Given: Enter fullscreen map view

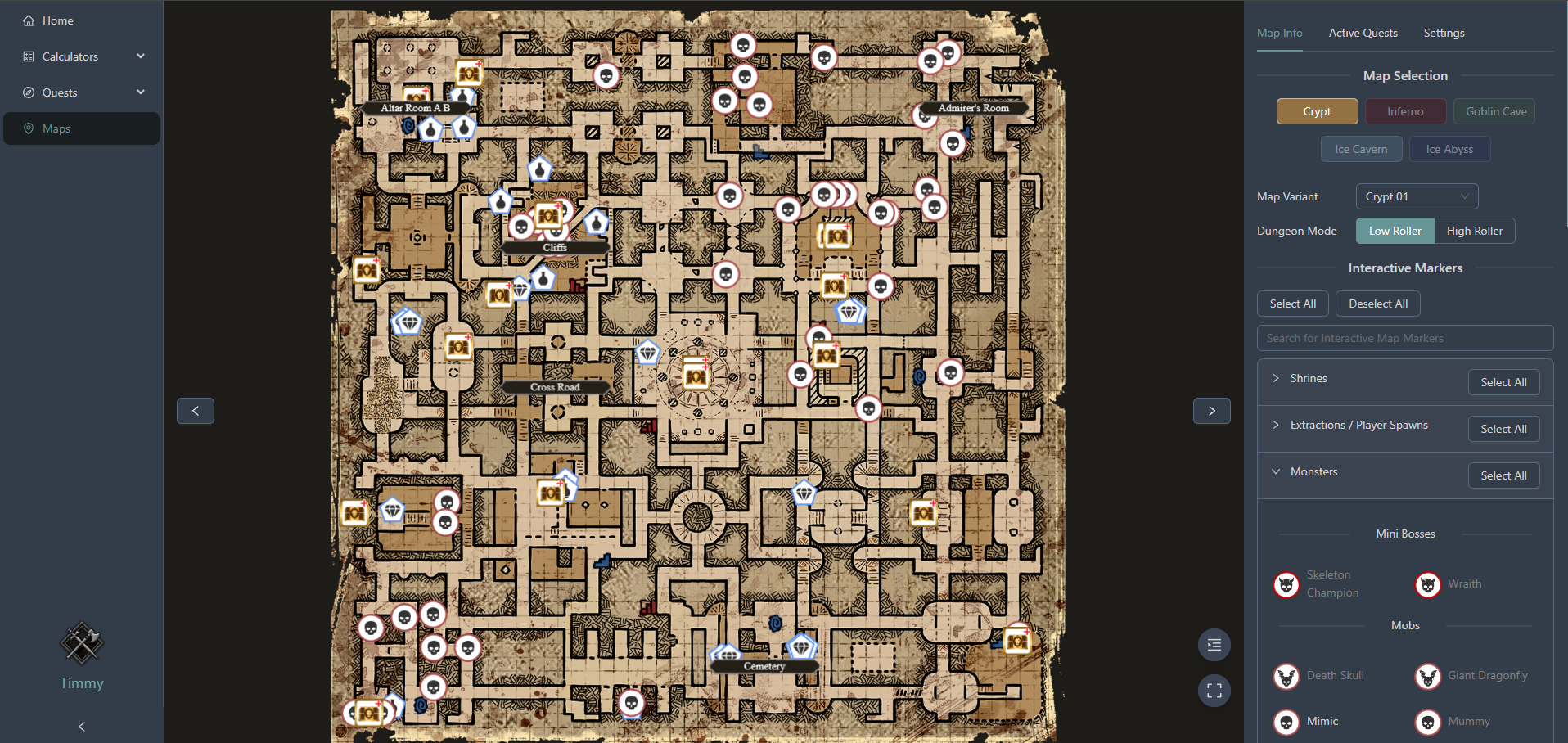Looking at the screenshot, I should point(1214,690).
